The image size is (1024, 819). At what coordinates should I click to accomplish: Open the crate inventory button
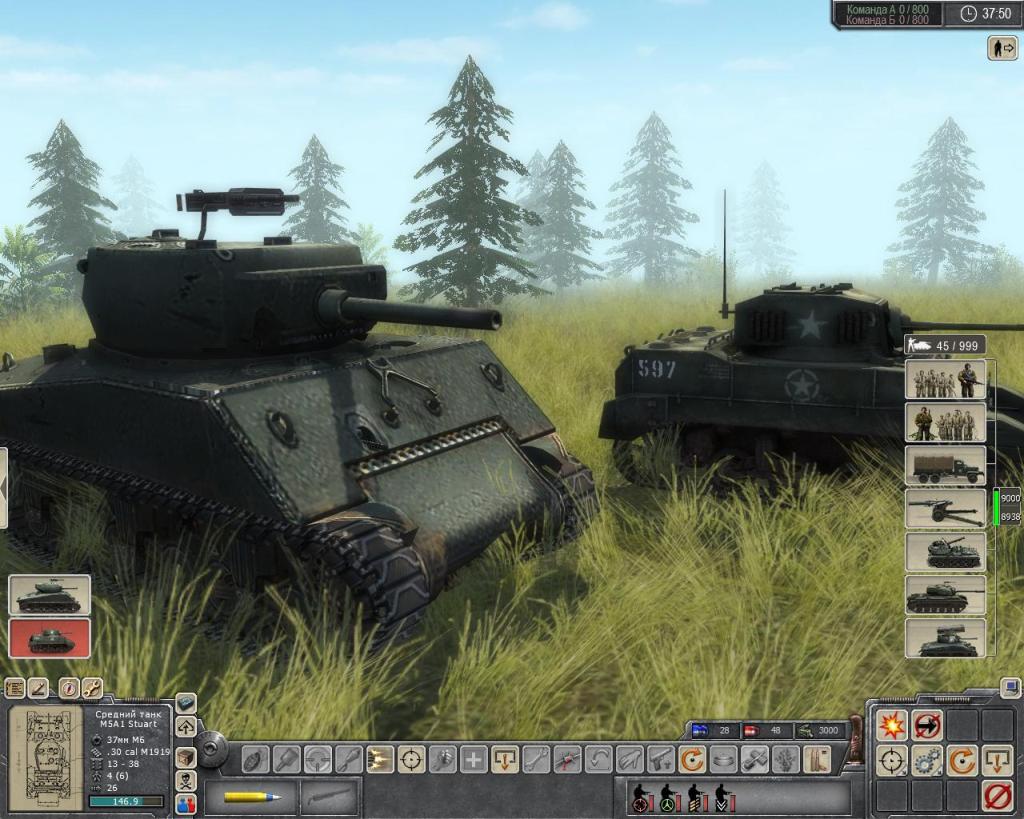(x=186, y=757)
